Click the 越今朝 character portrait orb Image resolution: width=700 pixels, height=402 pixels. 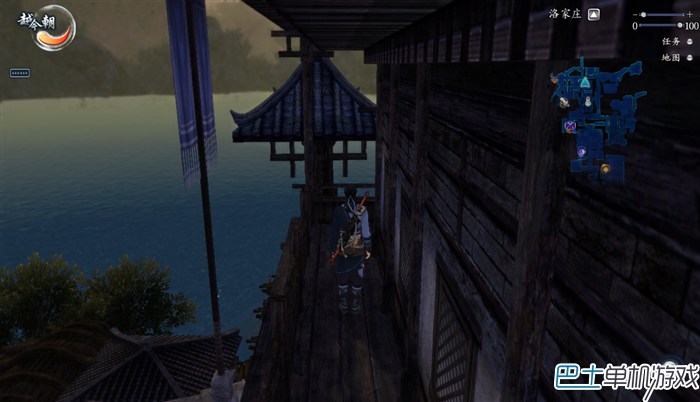tap(45, 27)
